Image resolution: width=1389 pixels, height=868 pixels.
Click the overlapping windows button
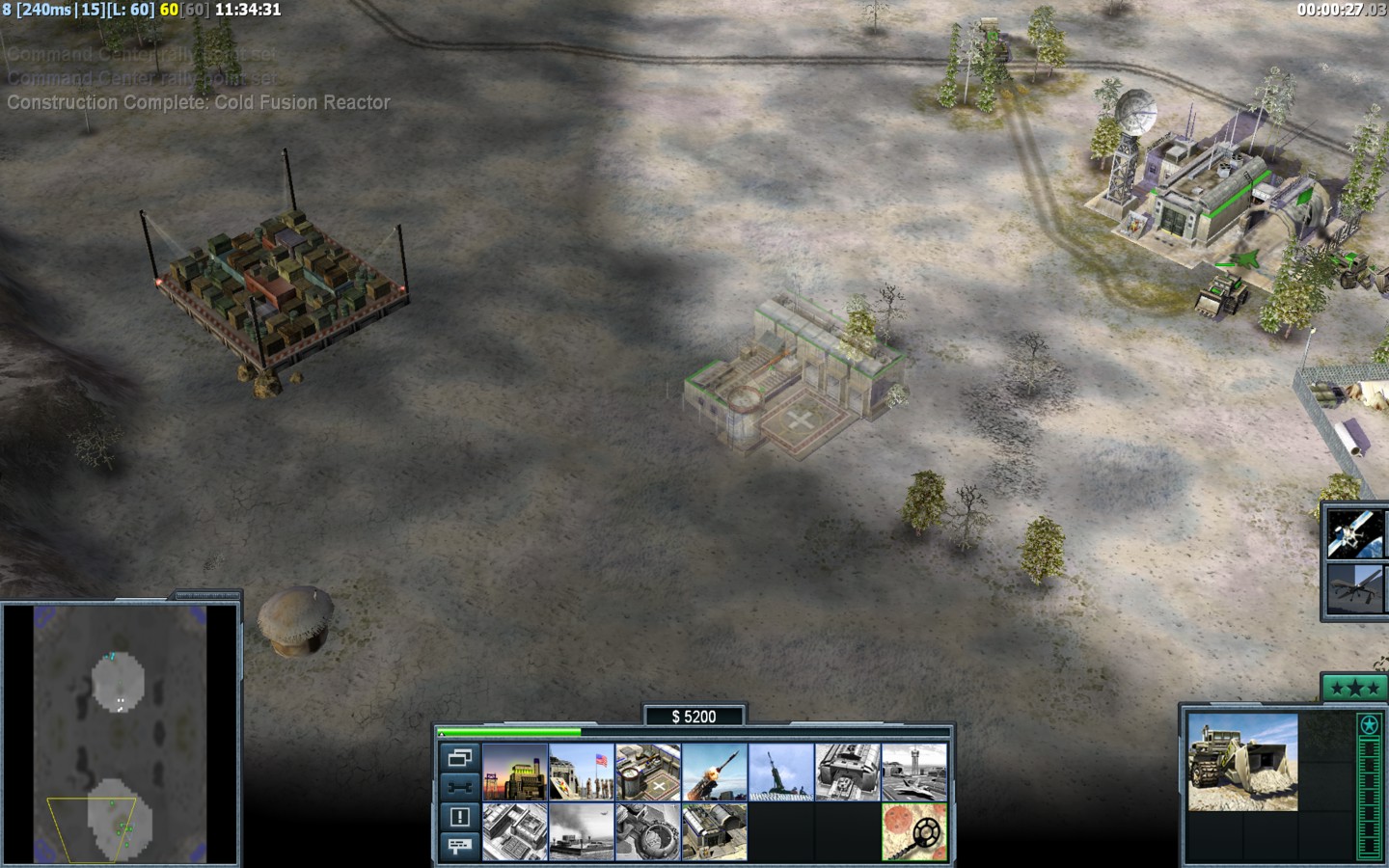(x=460, y=758)
